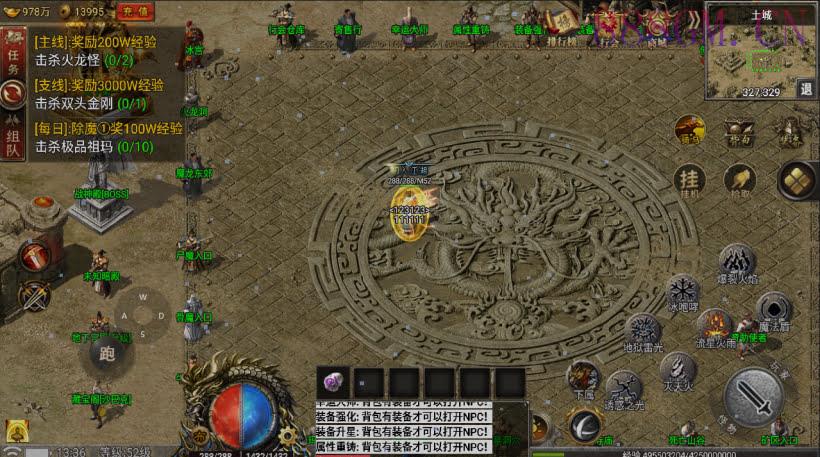Cast the 冰咆哮 ice skill

click(x=683, y=292)
